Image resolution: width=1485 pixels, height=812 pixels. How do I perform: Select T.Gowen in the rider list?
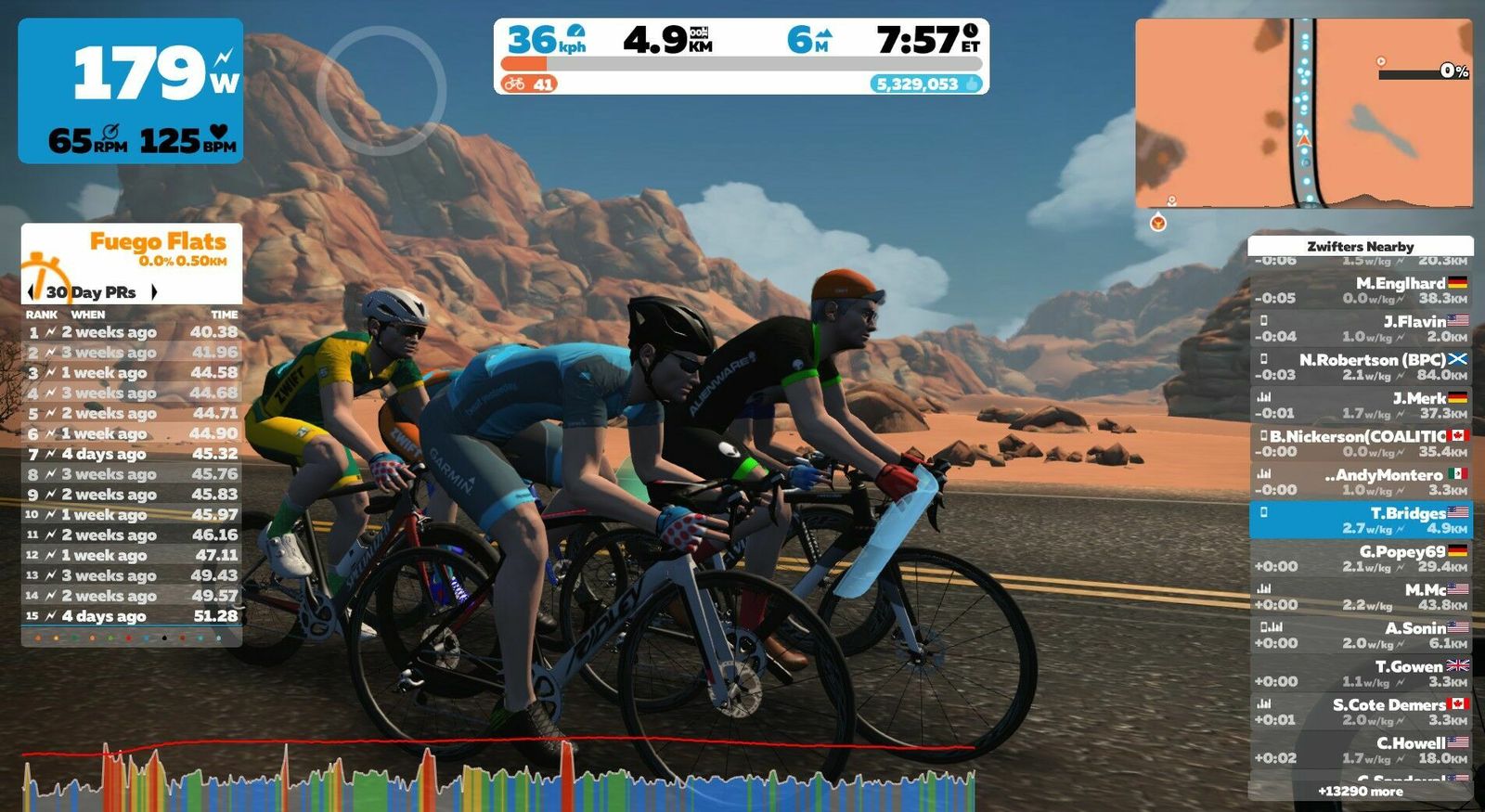[1360, 674]
